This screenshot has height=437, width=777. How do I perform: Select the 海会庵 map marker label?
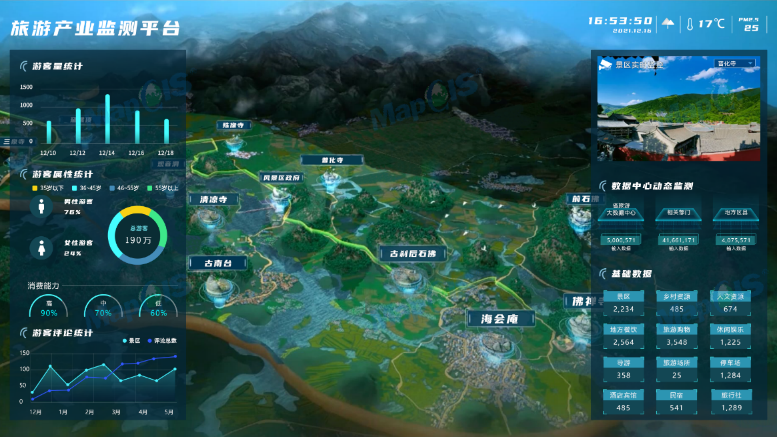tap(497, 320)
